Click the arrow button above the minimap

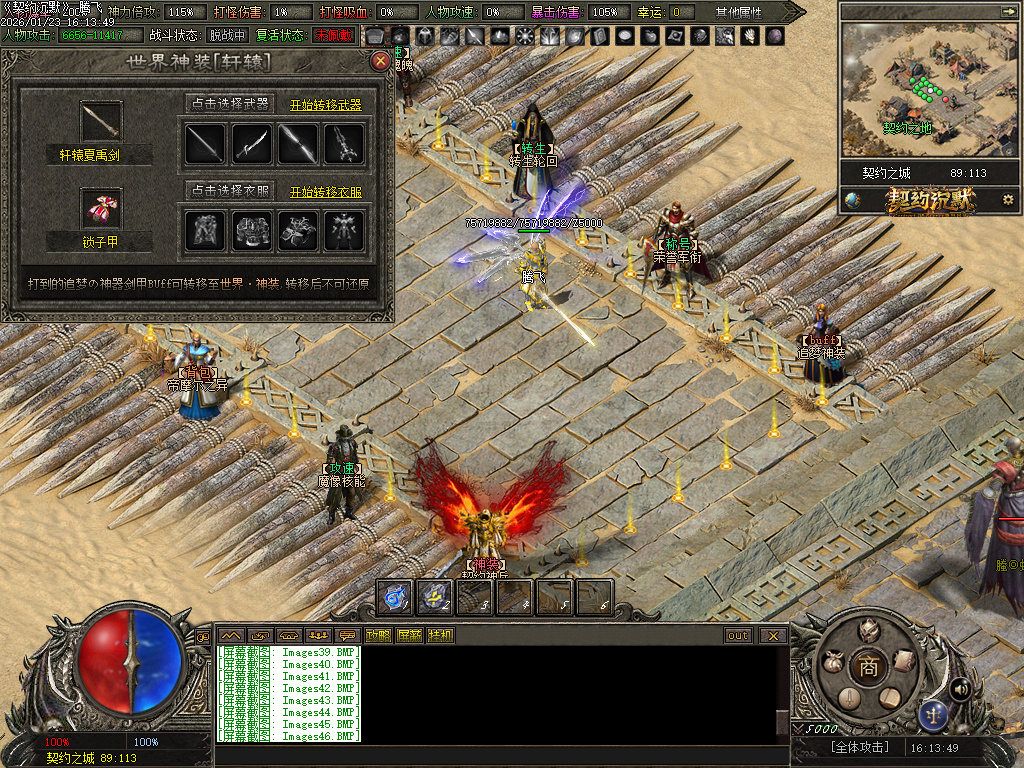tap(1007, 11)
